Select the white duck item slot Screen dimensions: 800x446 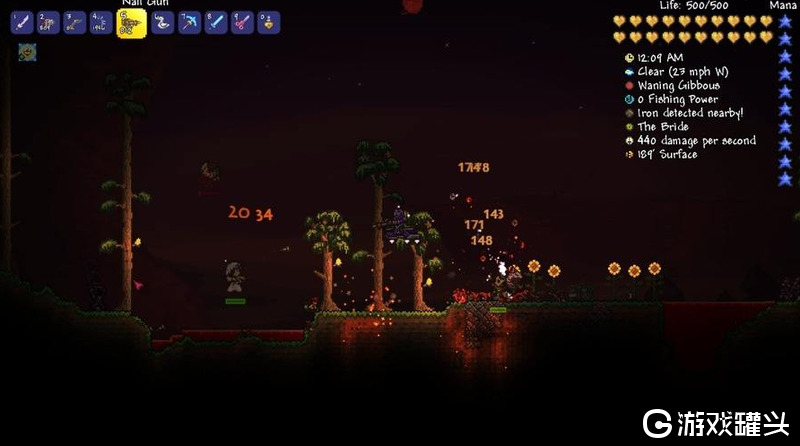pos(163,22)
